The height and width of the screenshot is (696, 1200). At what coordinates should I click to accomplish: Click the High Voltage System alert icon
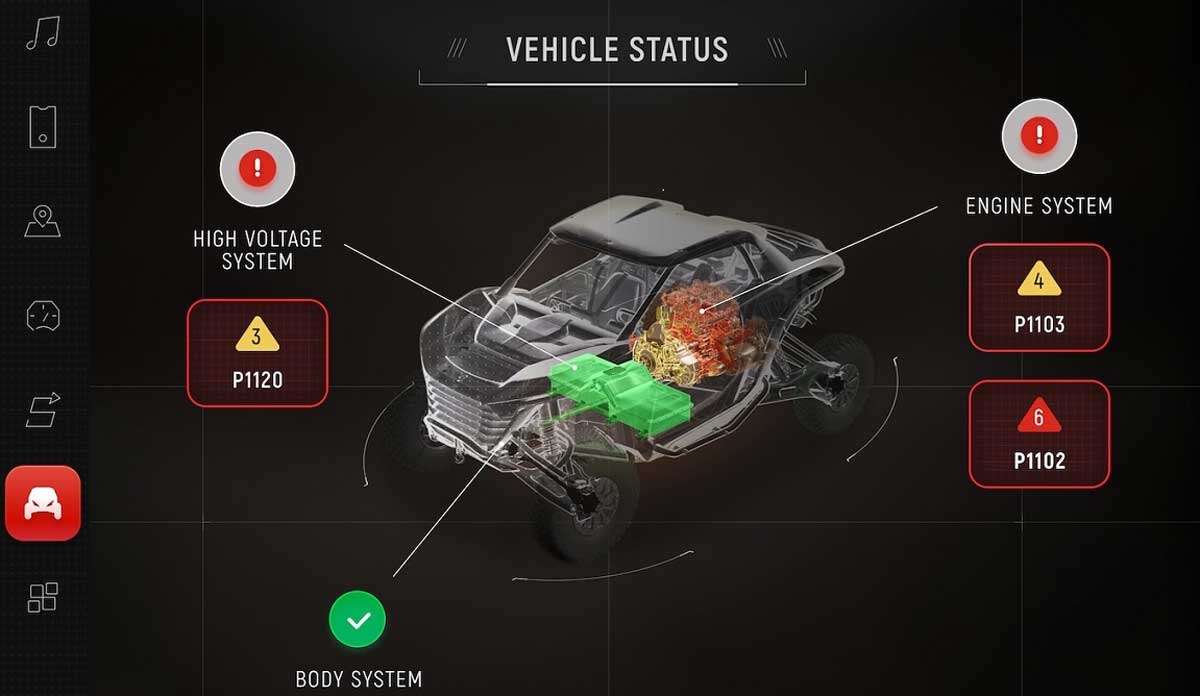(x=257, y=167)
